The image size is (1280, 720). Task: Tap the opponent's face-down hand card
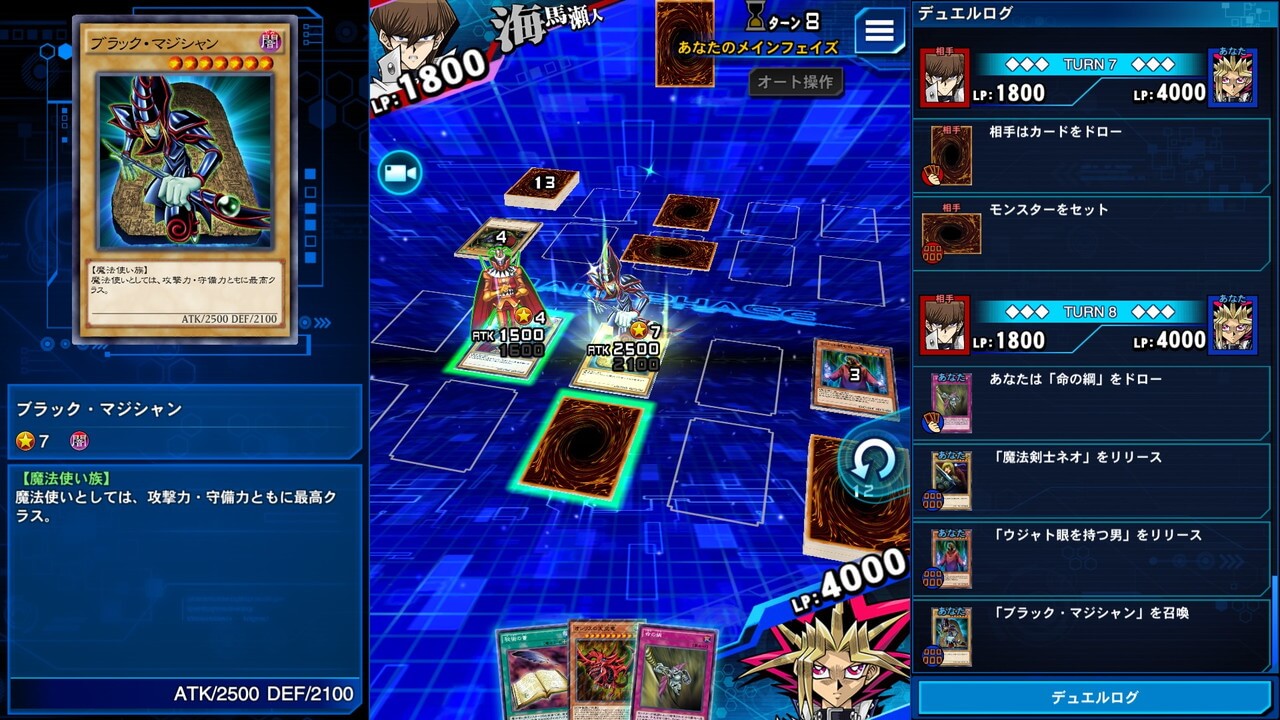pos(685,42)
